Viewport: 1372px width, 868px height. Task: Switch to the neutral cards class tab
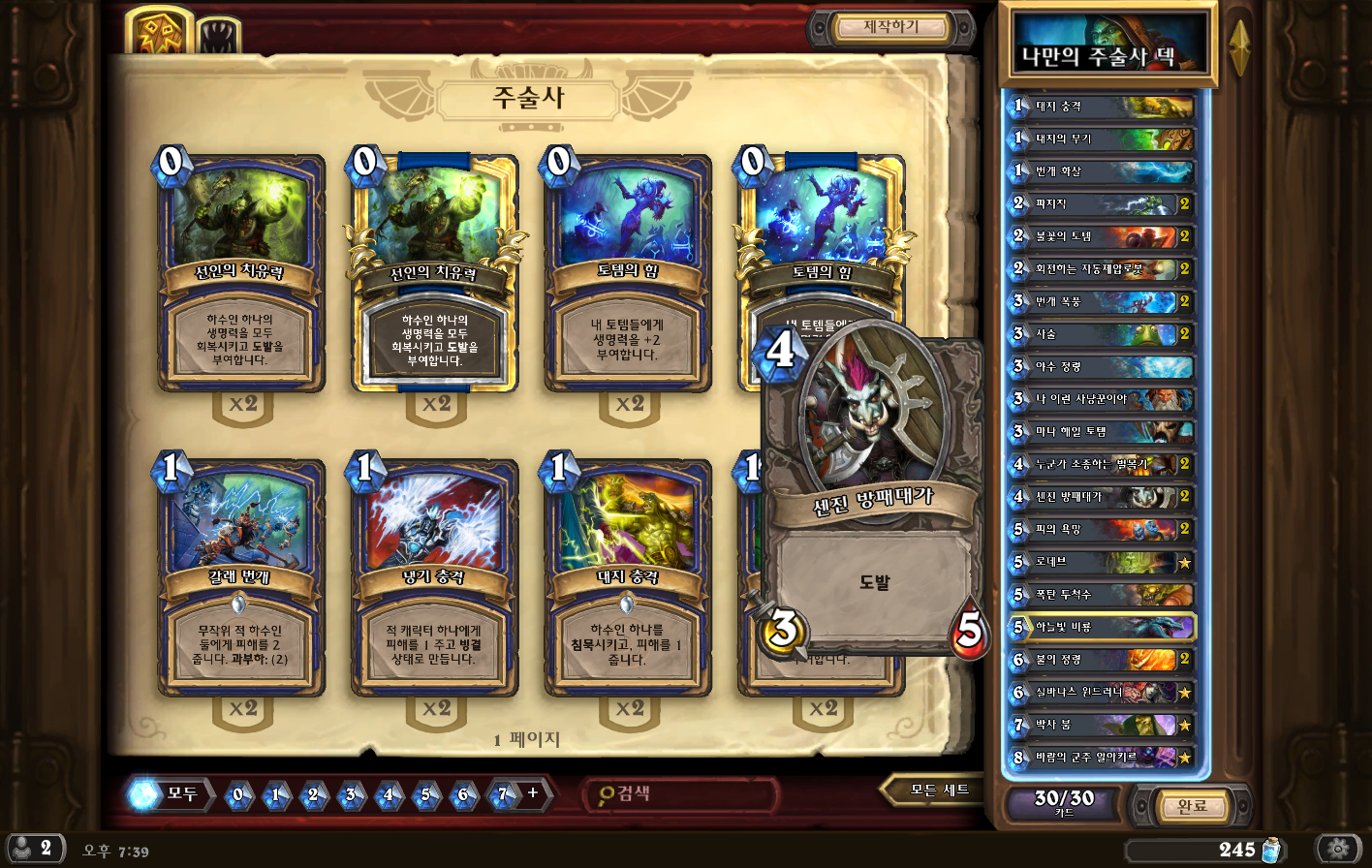point(219,37)
